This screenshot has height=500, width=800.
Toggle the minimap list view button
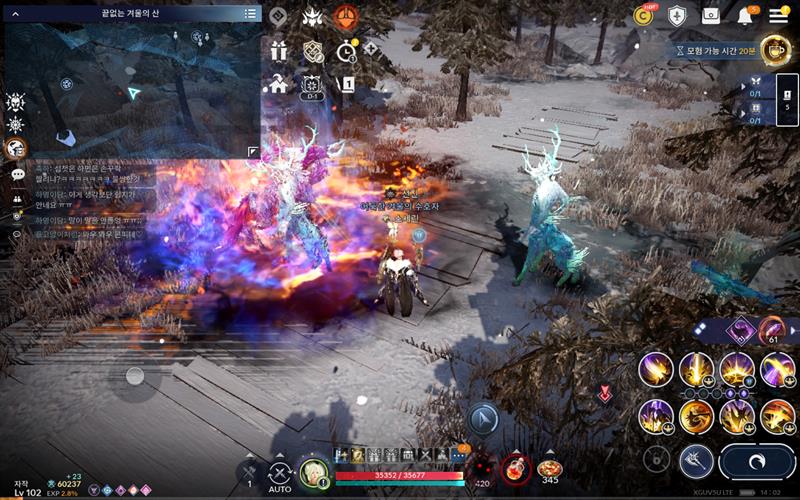[250, 14]
